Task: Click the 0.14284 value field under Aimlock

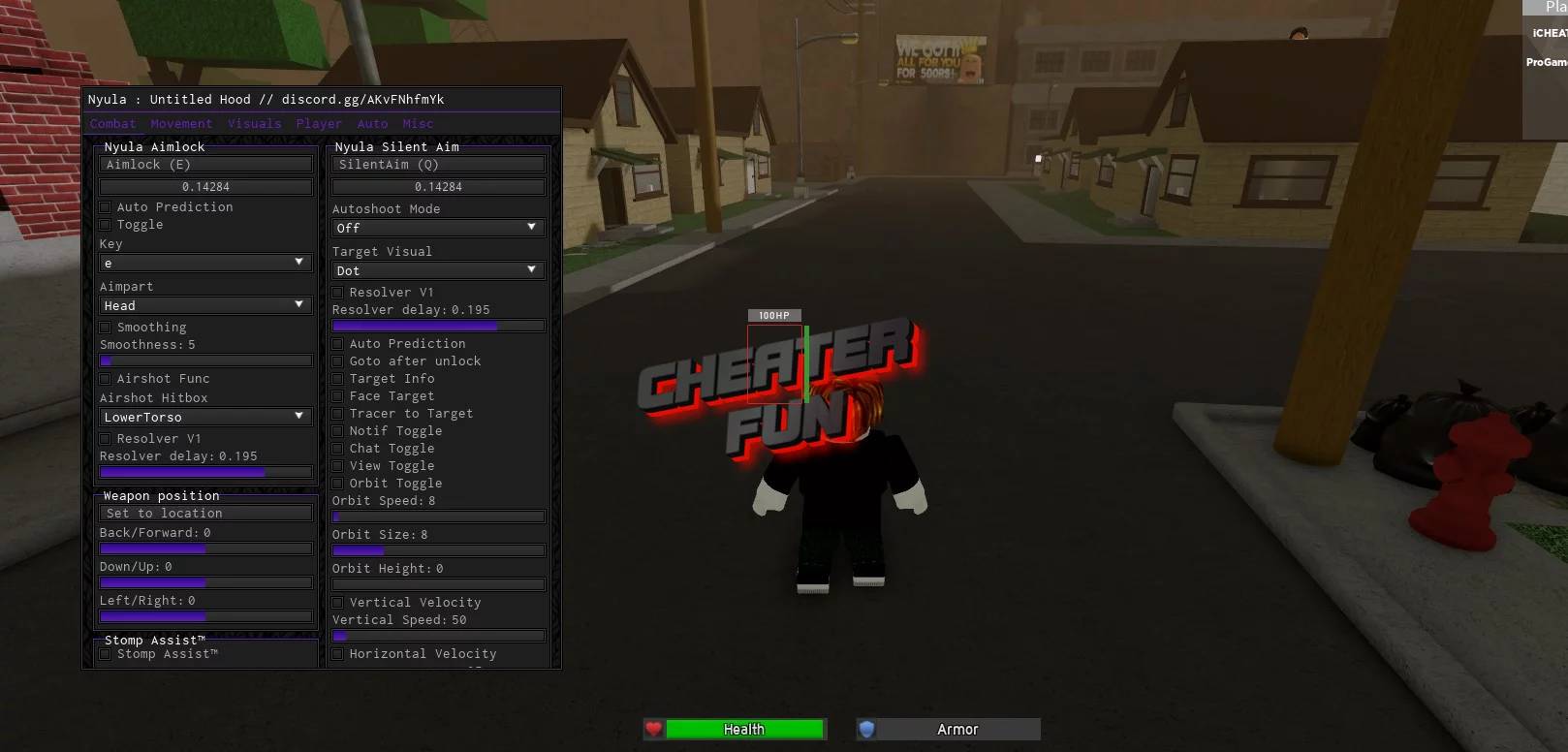Action: pyautogui.click(x=204, y=185)
